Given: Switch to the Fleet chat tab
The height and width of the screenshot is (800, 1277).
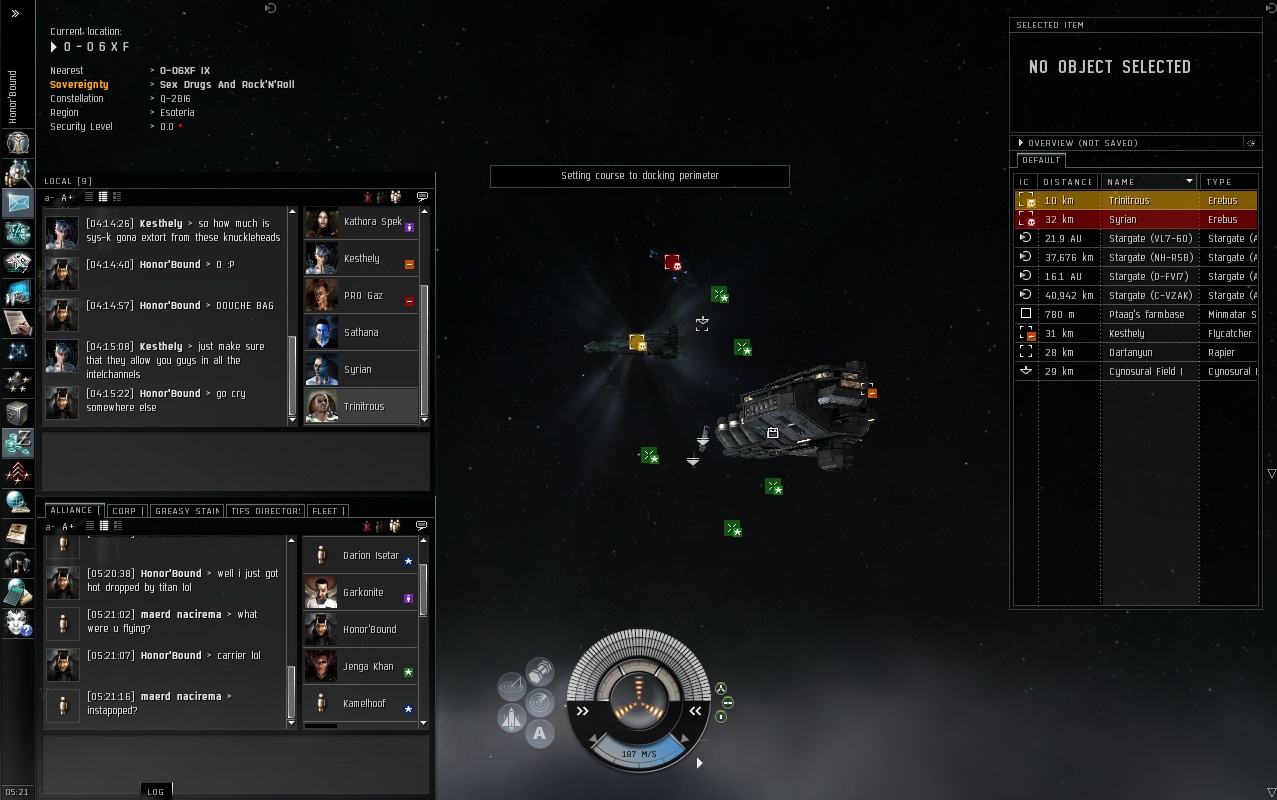Looking at the screenshot, I should tap(326, 511).
